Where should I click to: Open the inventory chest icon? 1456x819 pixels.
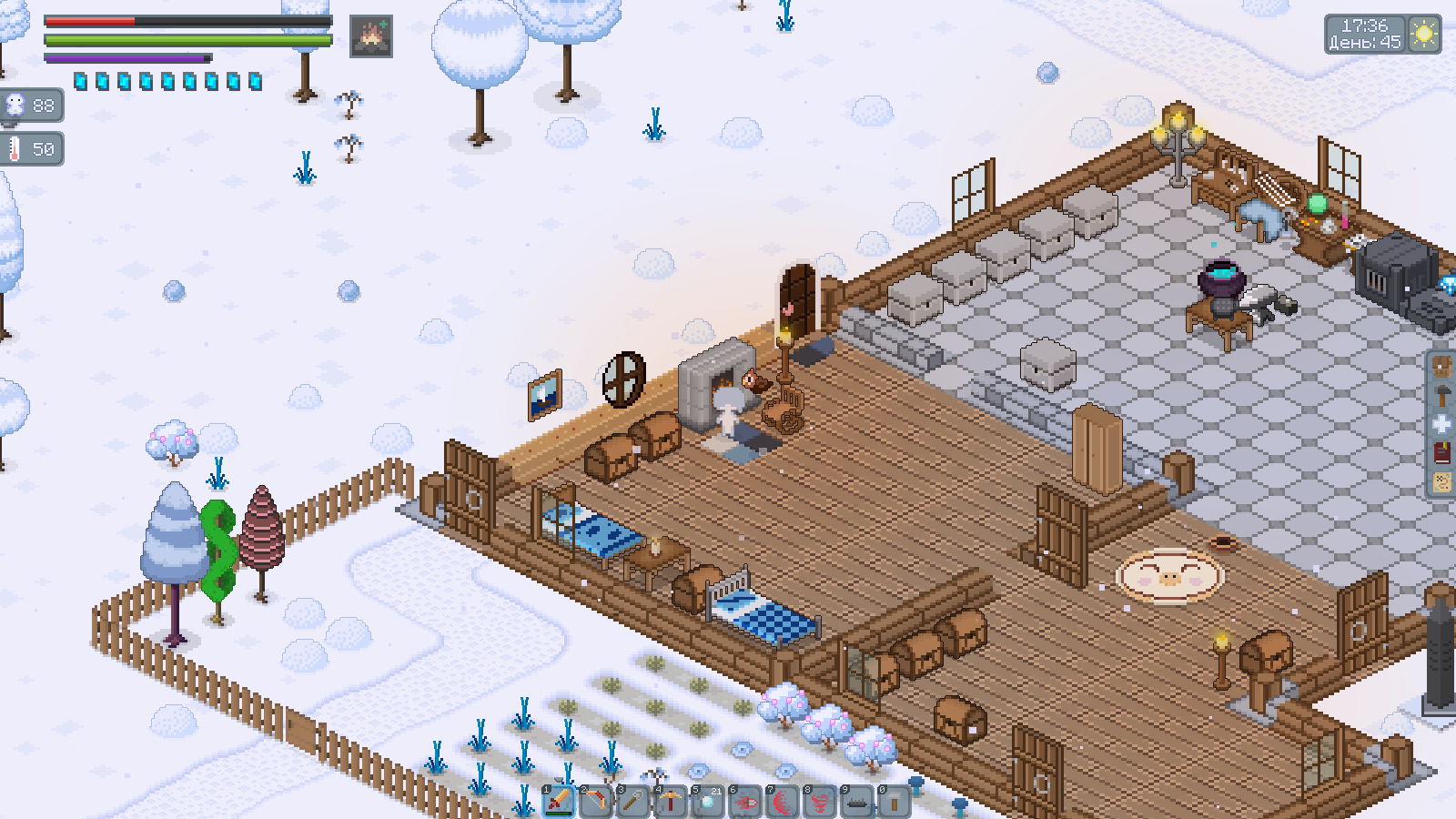coord(1442,367)
